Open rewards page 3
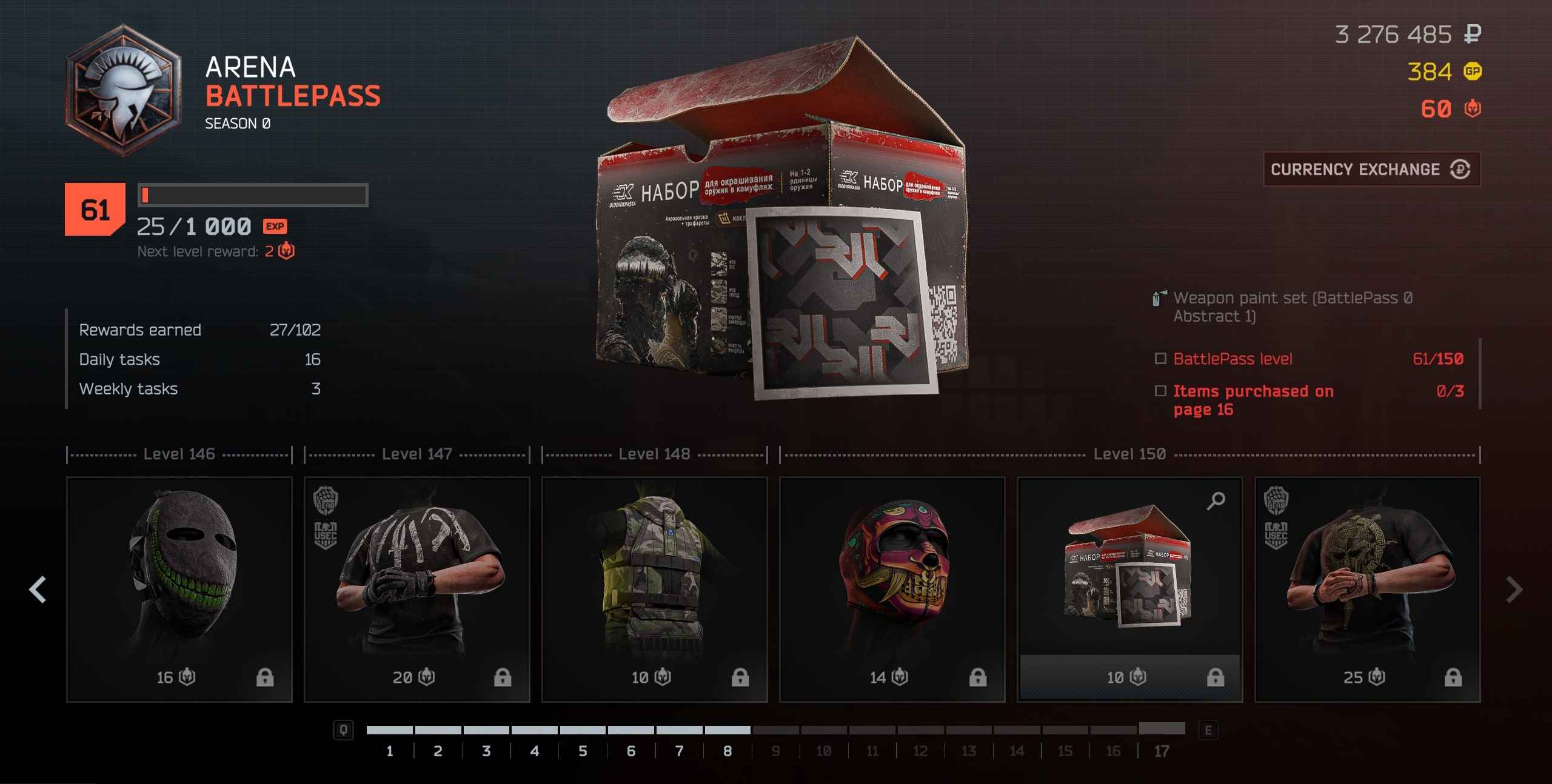The height and width of the screenshot is (784, 1552). coord(486,751)
